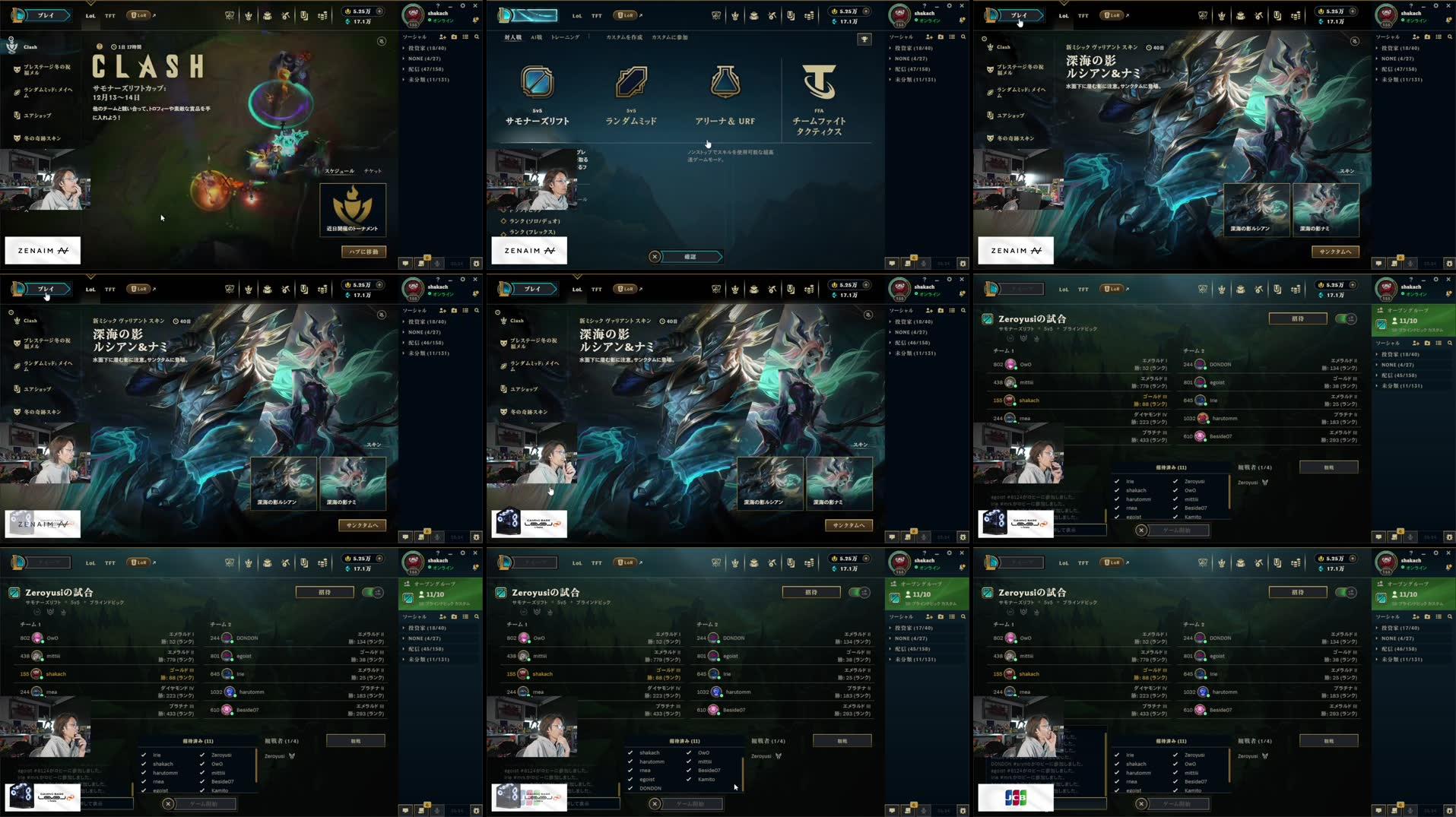Click the ゲーム開始 button
Image resolution: width=1456 pixels, height=817 pixels.
point(693,803)
